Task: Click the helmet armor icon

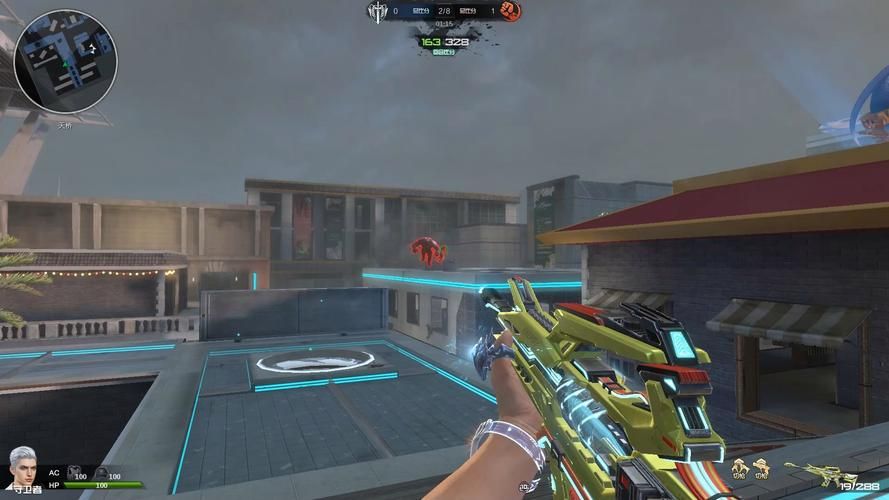Action: click(100, 473)
